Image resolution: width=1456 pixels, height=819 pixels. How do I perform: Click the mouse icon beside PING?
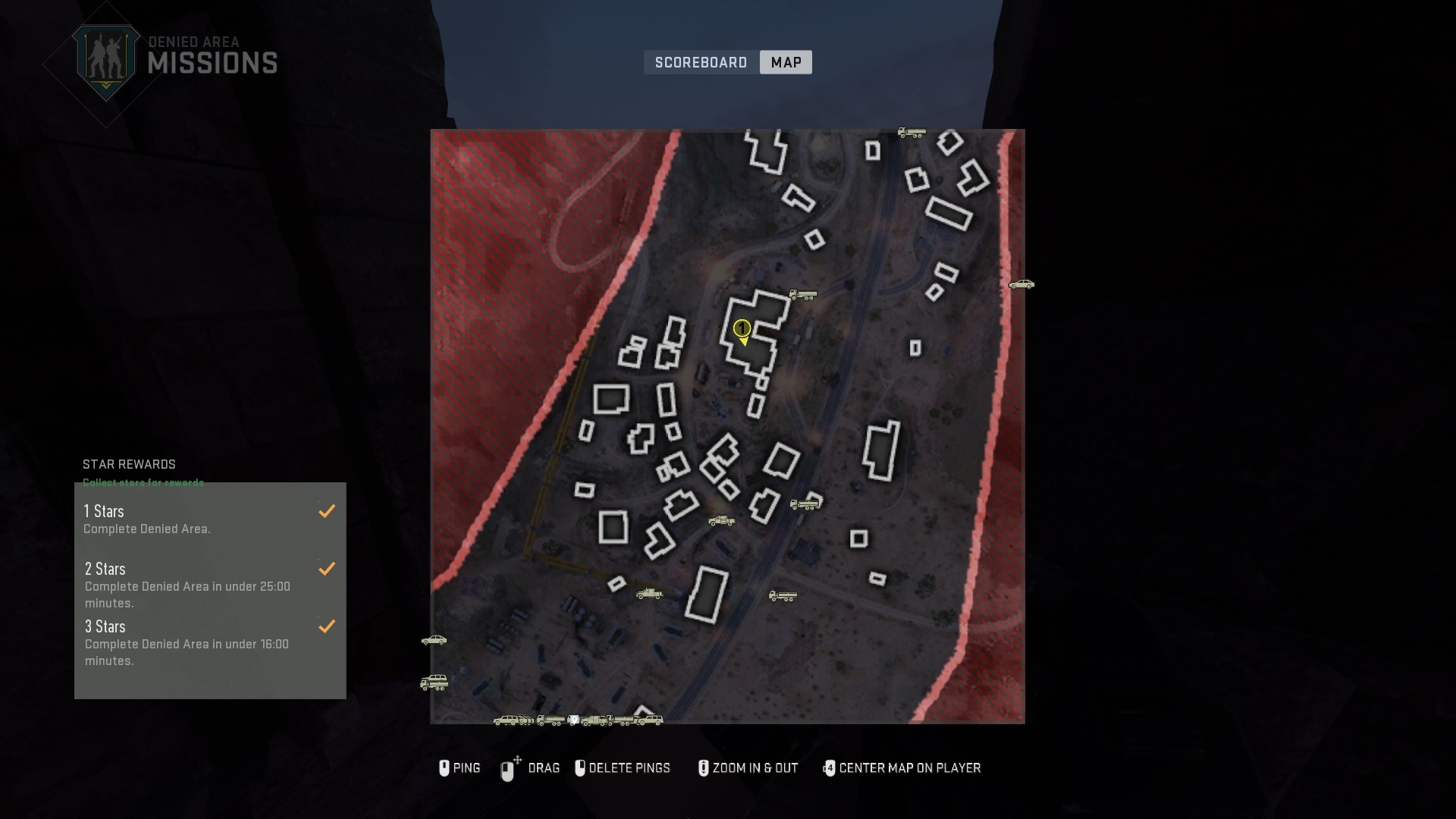445,768
